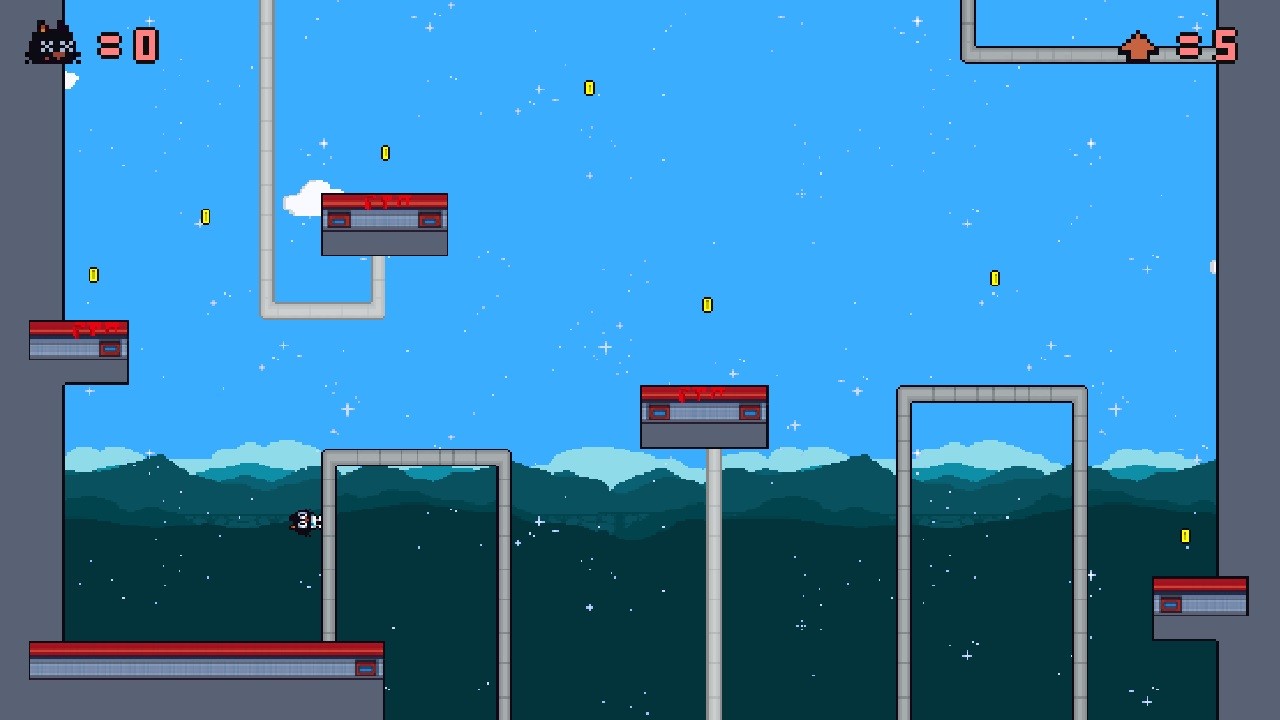1280x720 pixels.
Task: Click the coin near the top center
Action: [x=589, y=88]
